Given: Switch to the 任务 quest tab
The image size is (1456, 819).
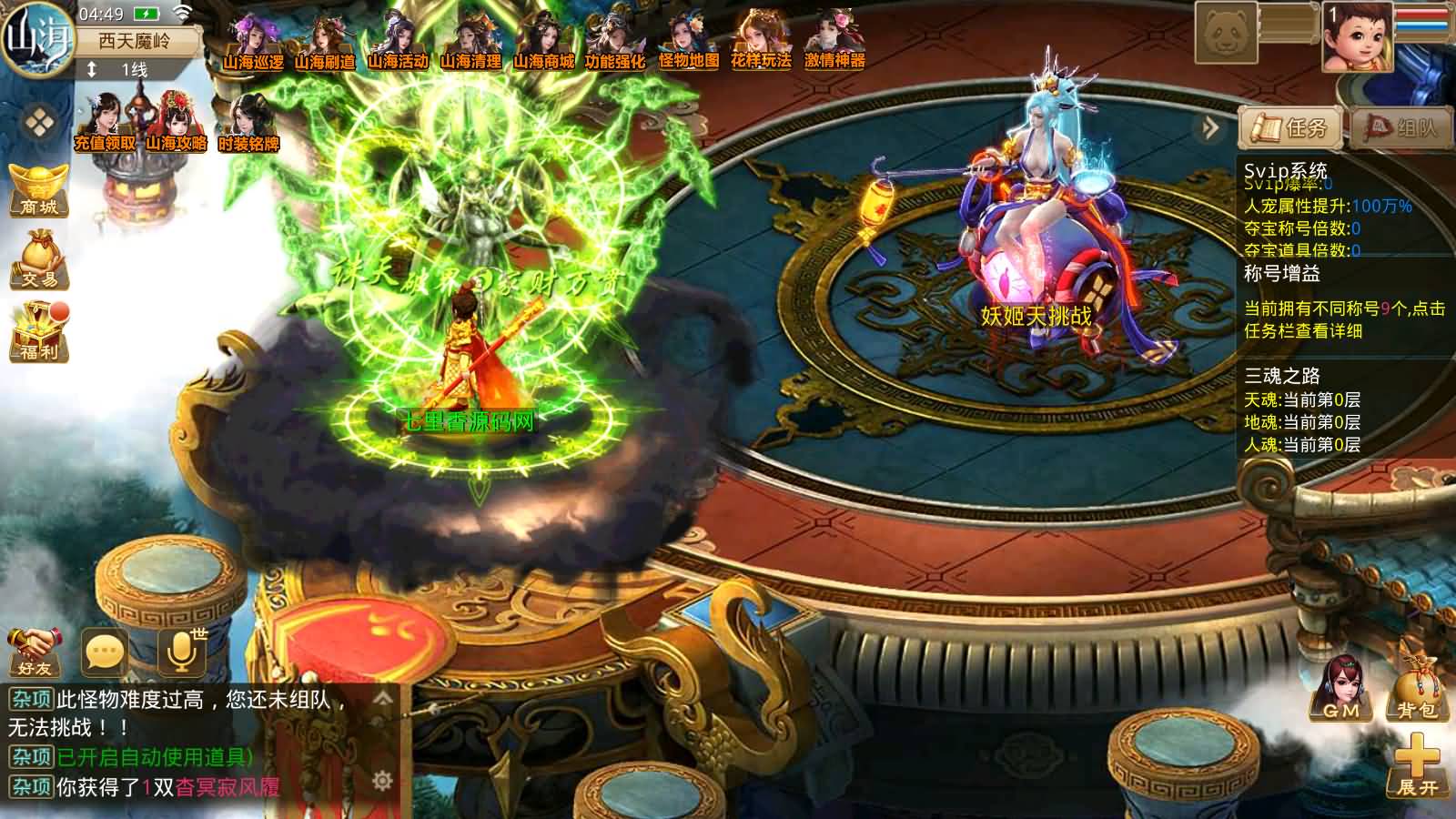Looking at the screenshot, I should (1290, 128).
